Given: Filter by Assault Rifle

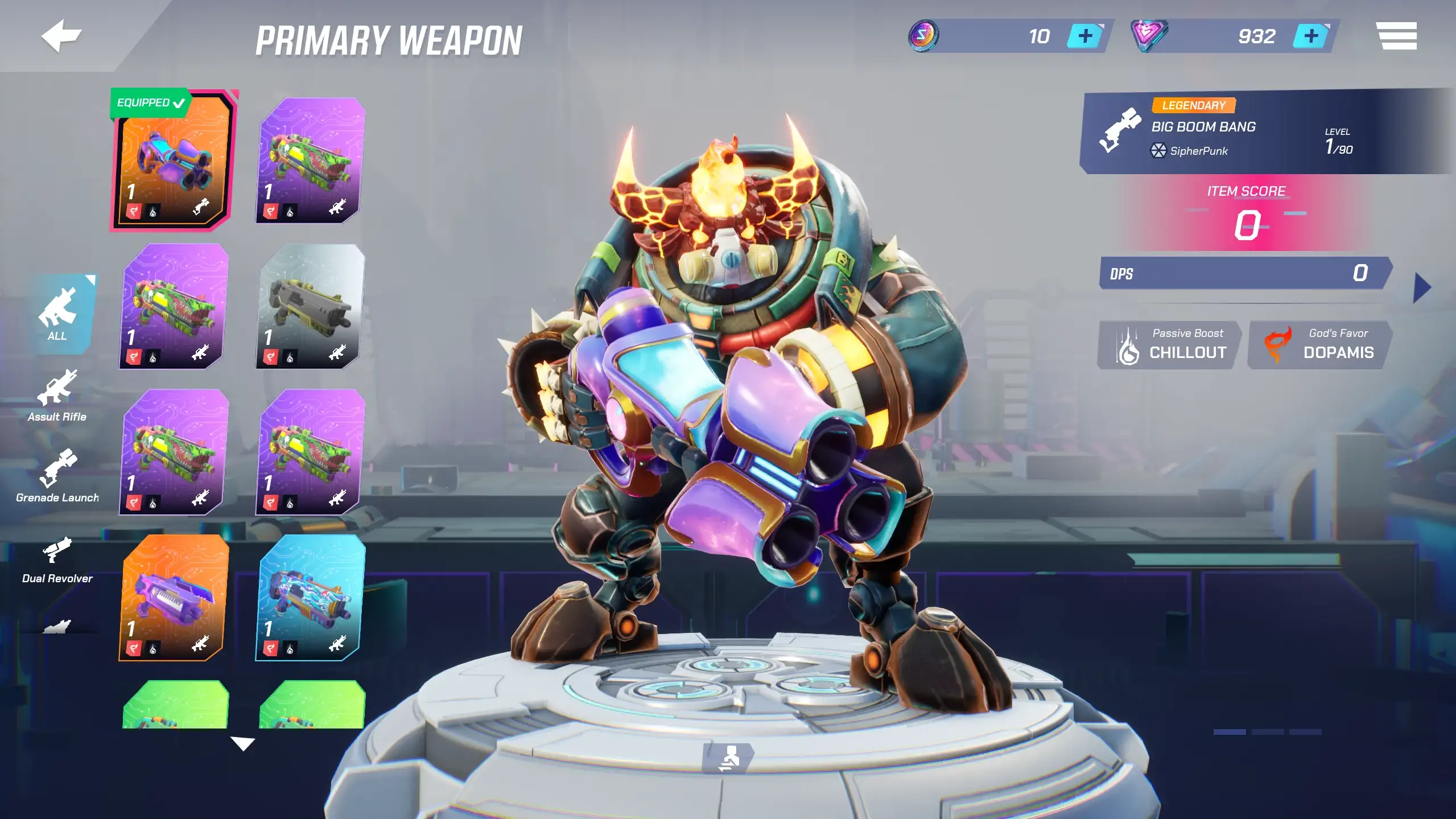Looking at the screenshot, I should 57,396.
